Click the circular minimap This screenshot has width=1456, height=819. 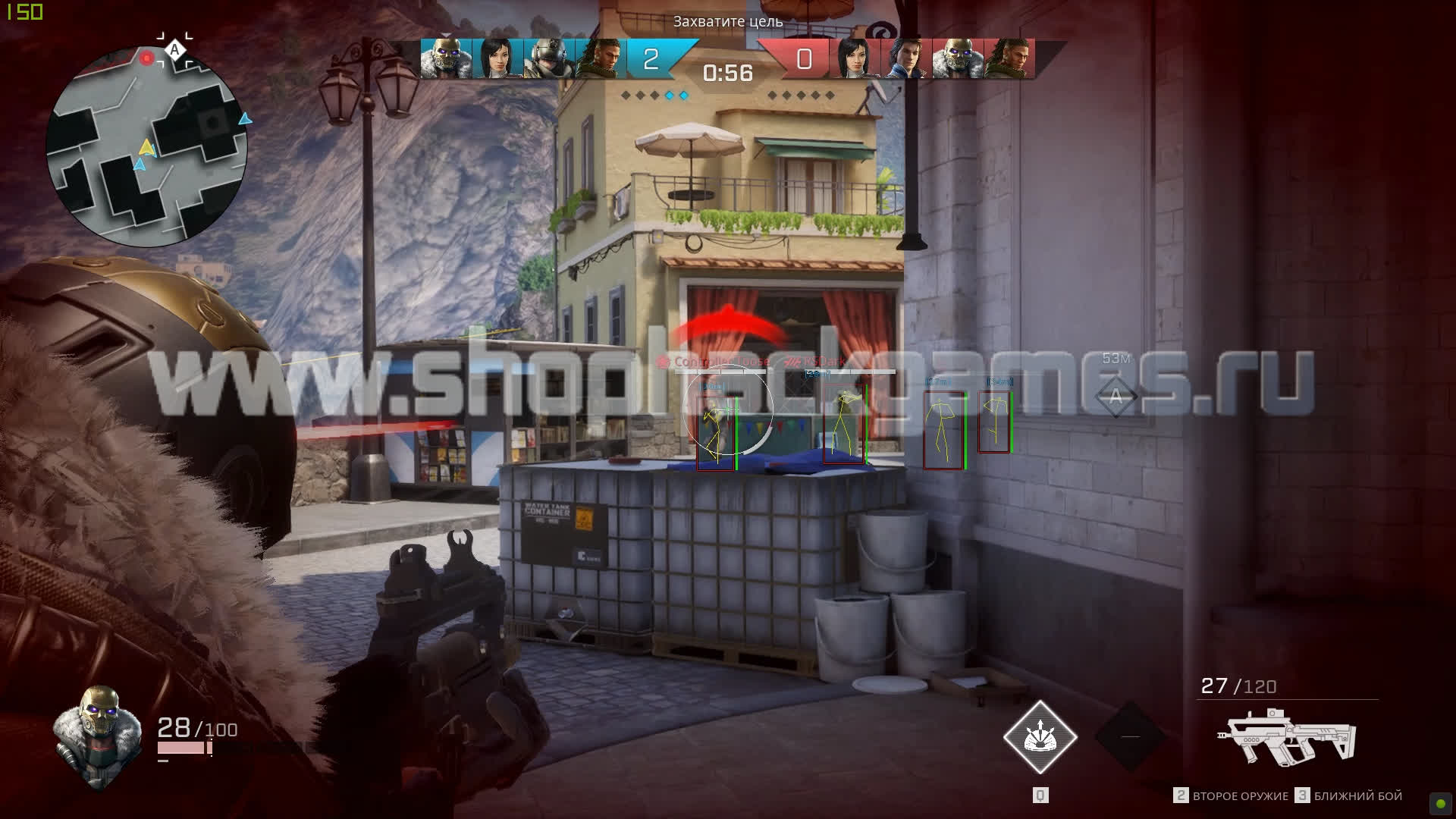pos(146,146)
